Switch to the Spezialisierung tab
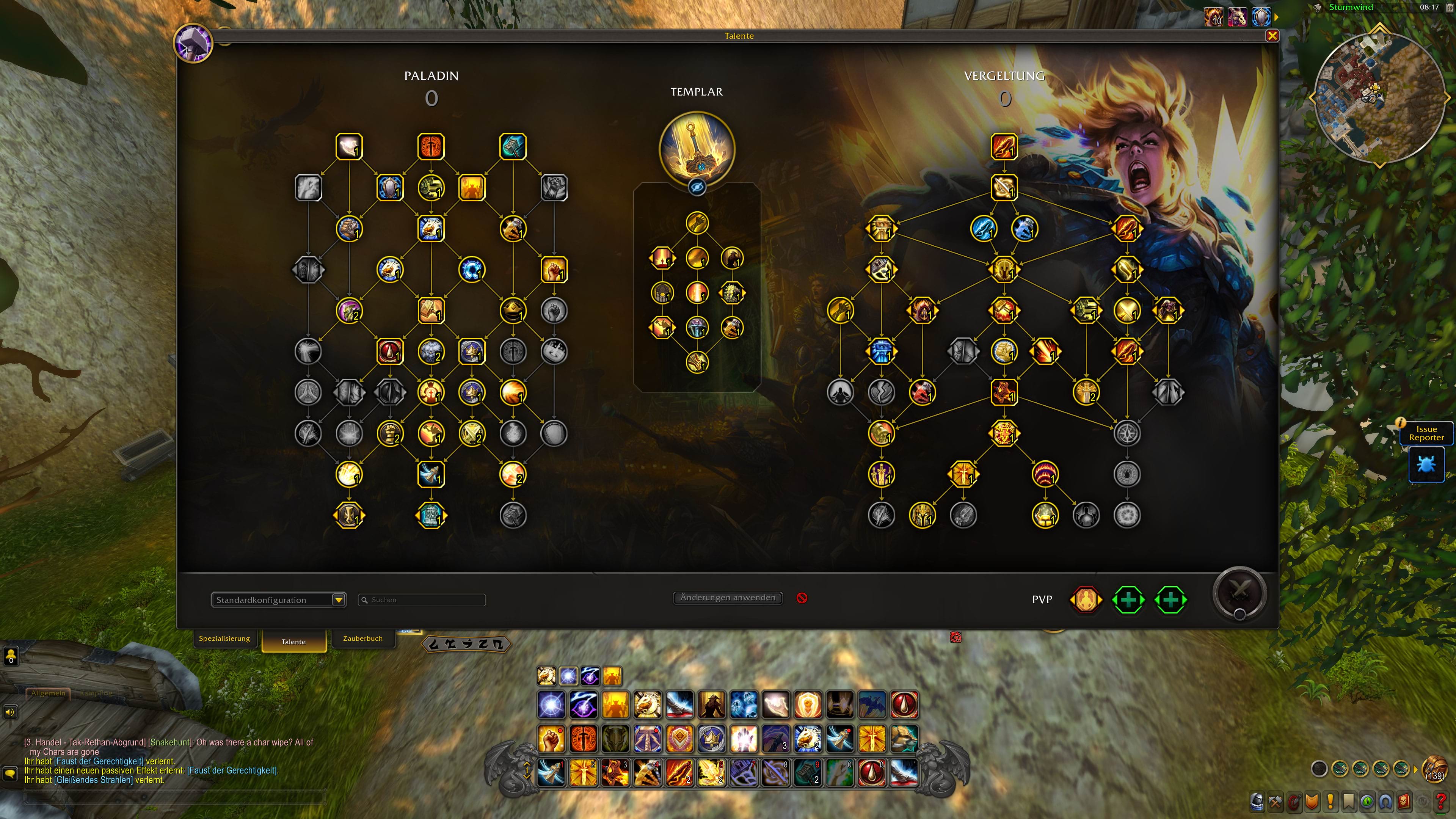The image size is (1456, 819). click(224, 639)
